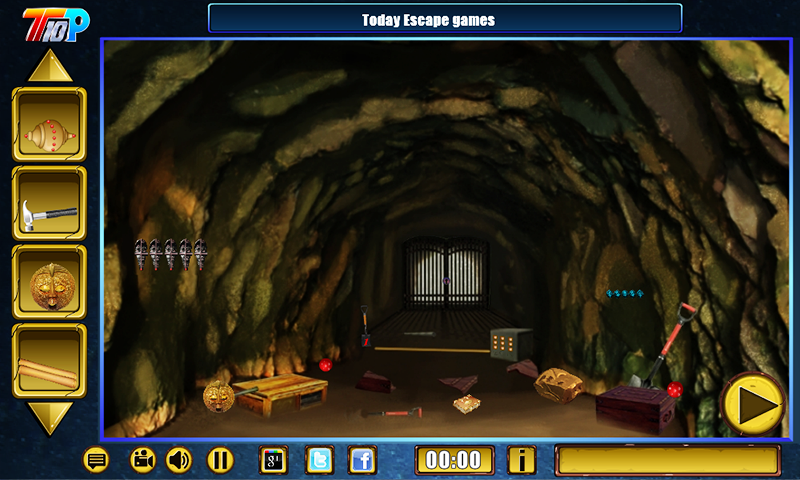The image size is (800, 480).
Task: Pick the wooden sticks inventory slot
Action: [49, 361]
